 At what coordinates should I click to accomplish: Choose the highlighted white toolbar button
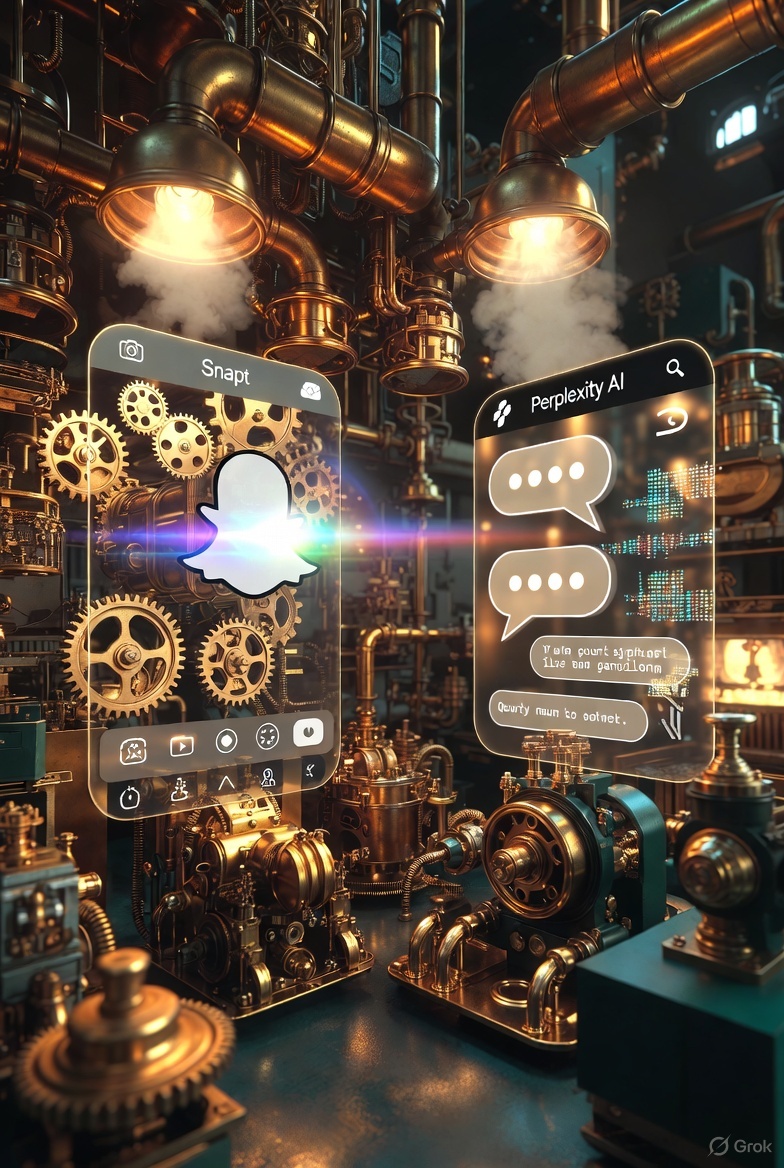pyautogui.click(x=309, y=732)
